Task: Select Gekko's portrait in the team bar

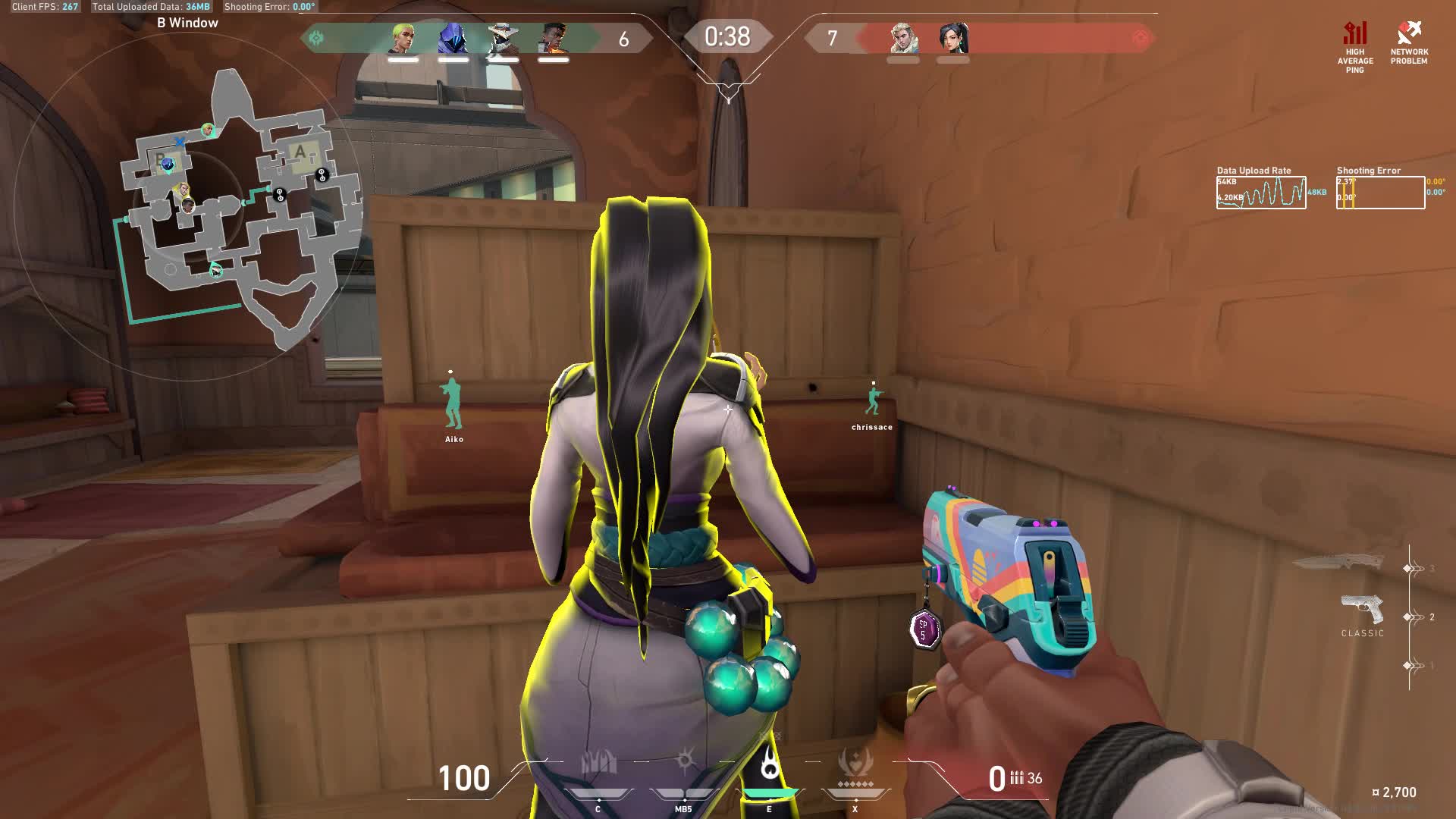Action: tap(403, 38)
